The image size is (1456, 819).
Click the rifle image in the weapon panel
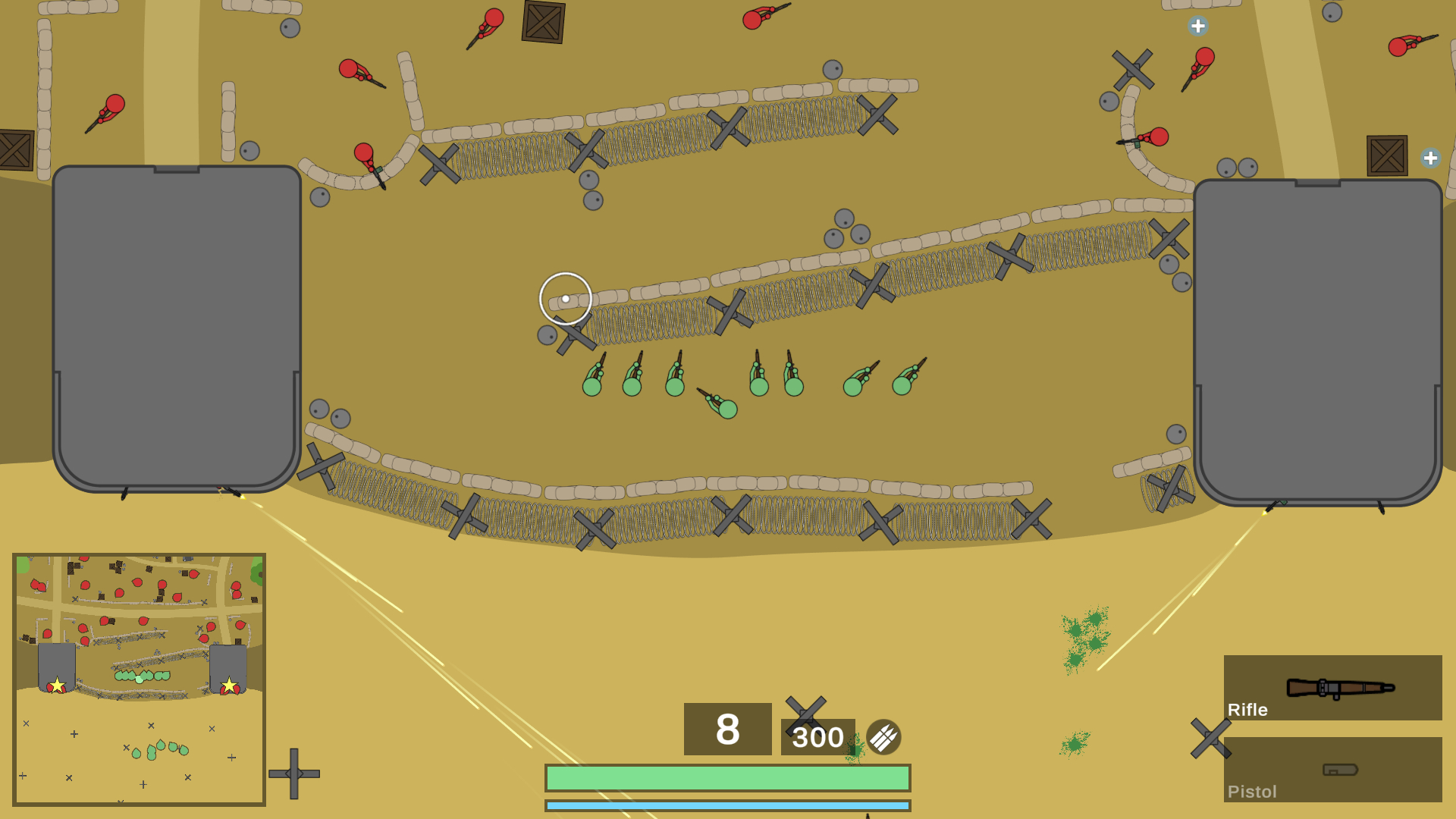tap(1341, 686)
